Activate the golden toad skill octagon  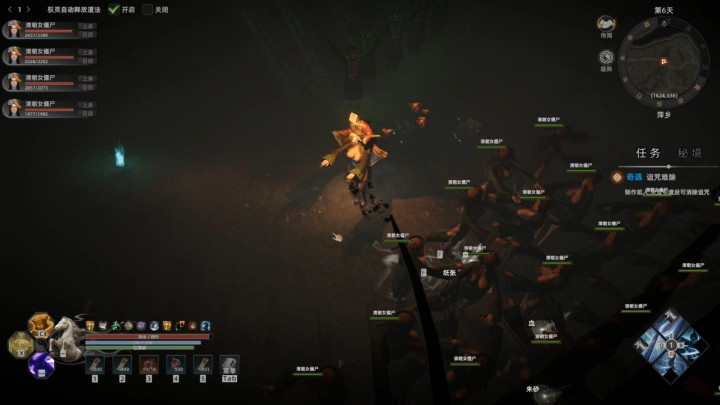coord(42,325)
